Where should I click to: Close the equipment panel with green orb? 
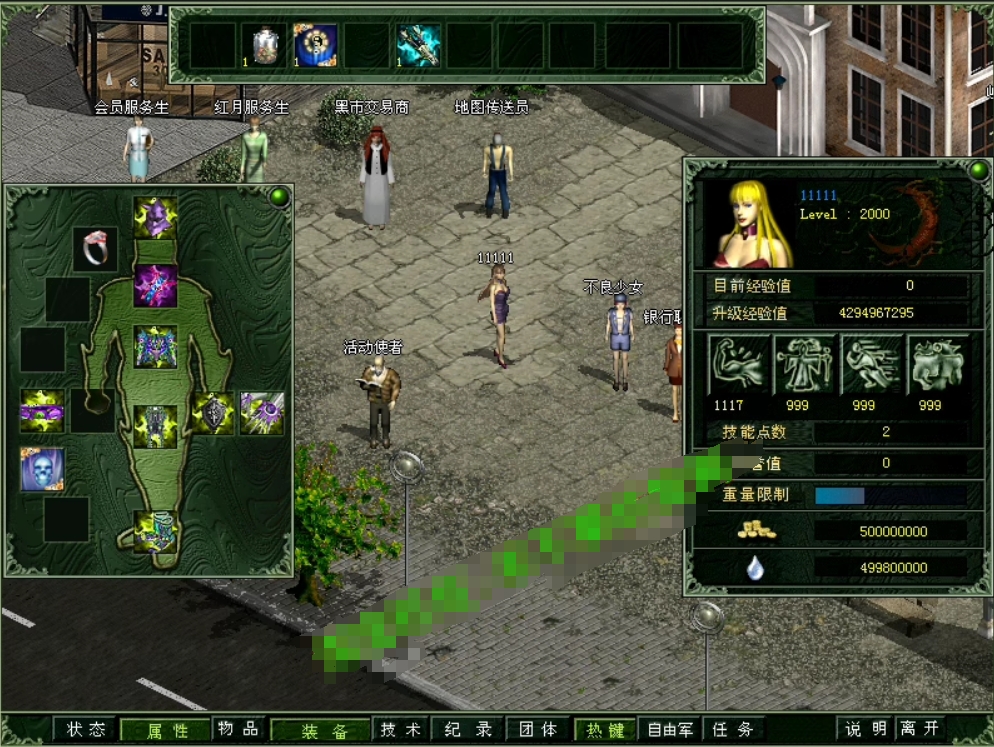pyautogui.click(x=279, y=196)
